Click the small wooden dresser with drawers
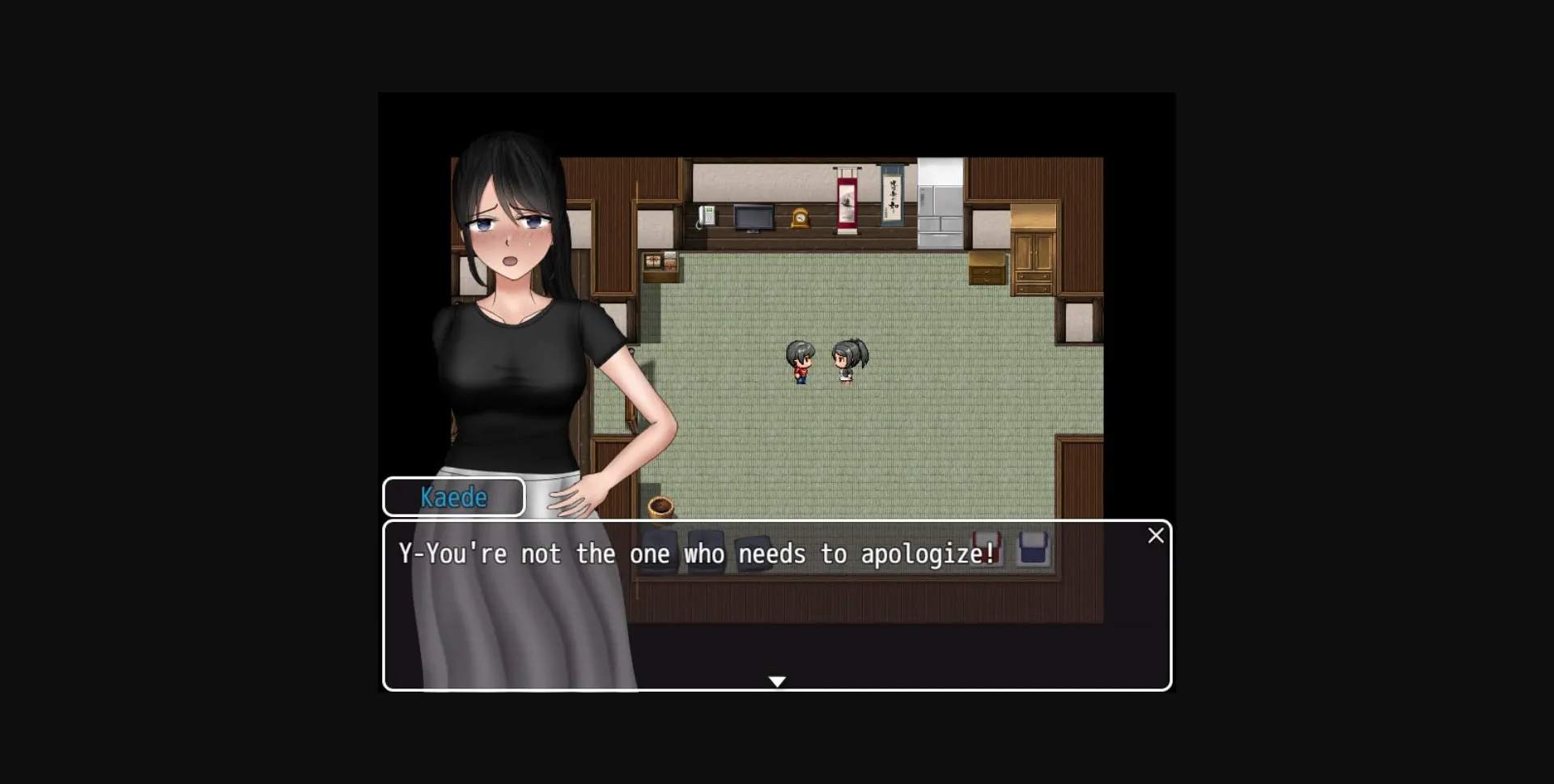This screenshot has height=784, width=1554. tap(987, 267)
